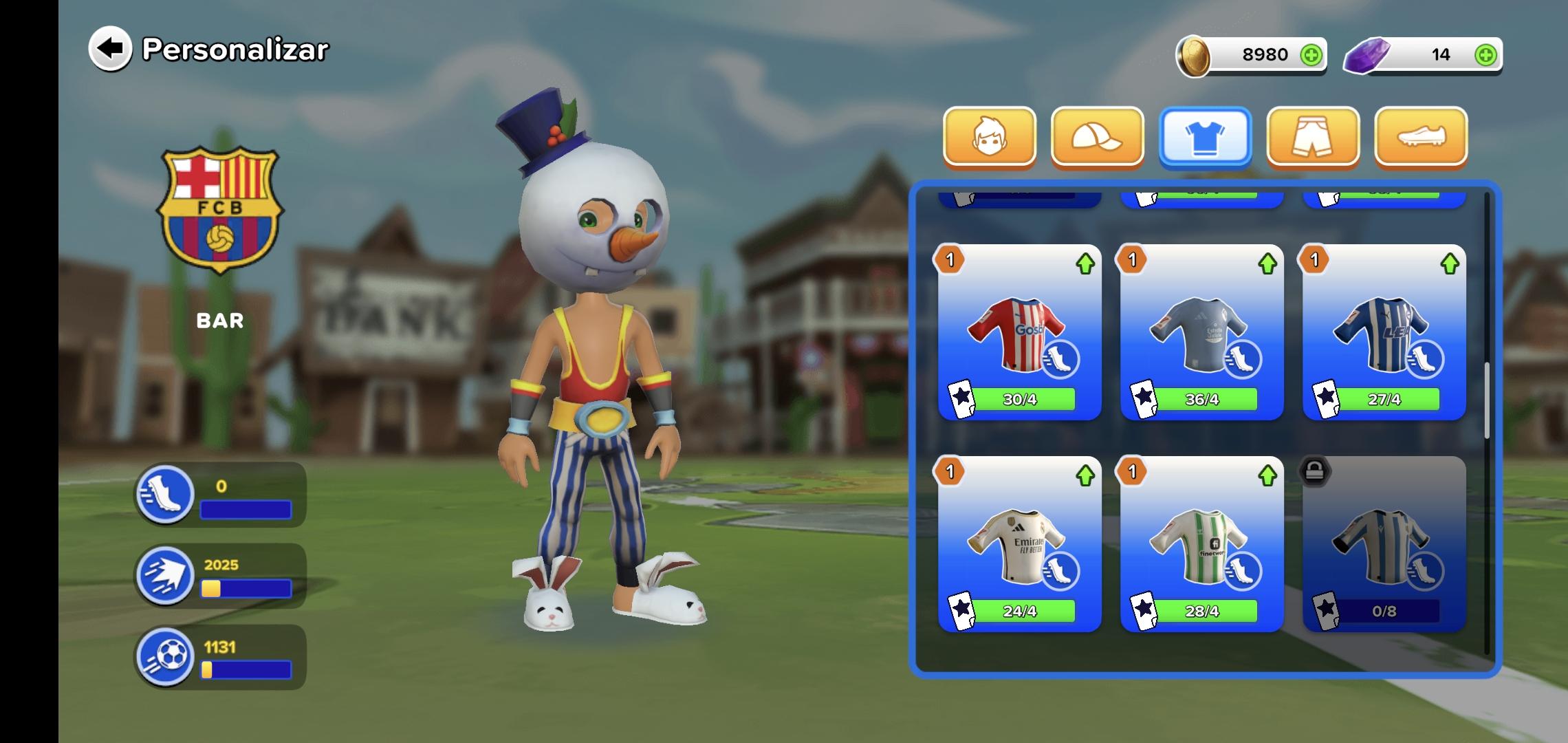Pick the blue and white striped 27/4 jersey
The height and width of the screenshot is (743, 1568).
coord(1384,332)
